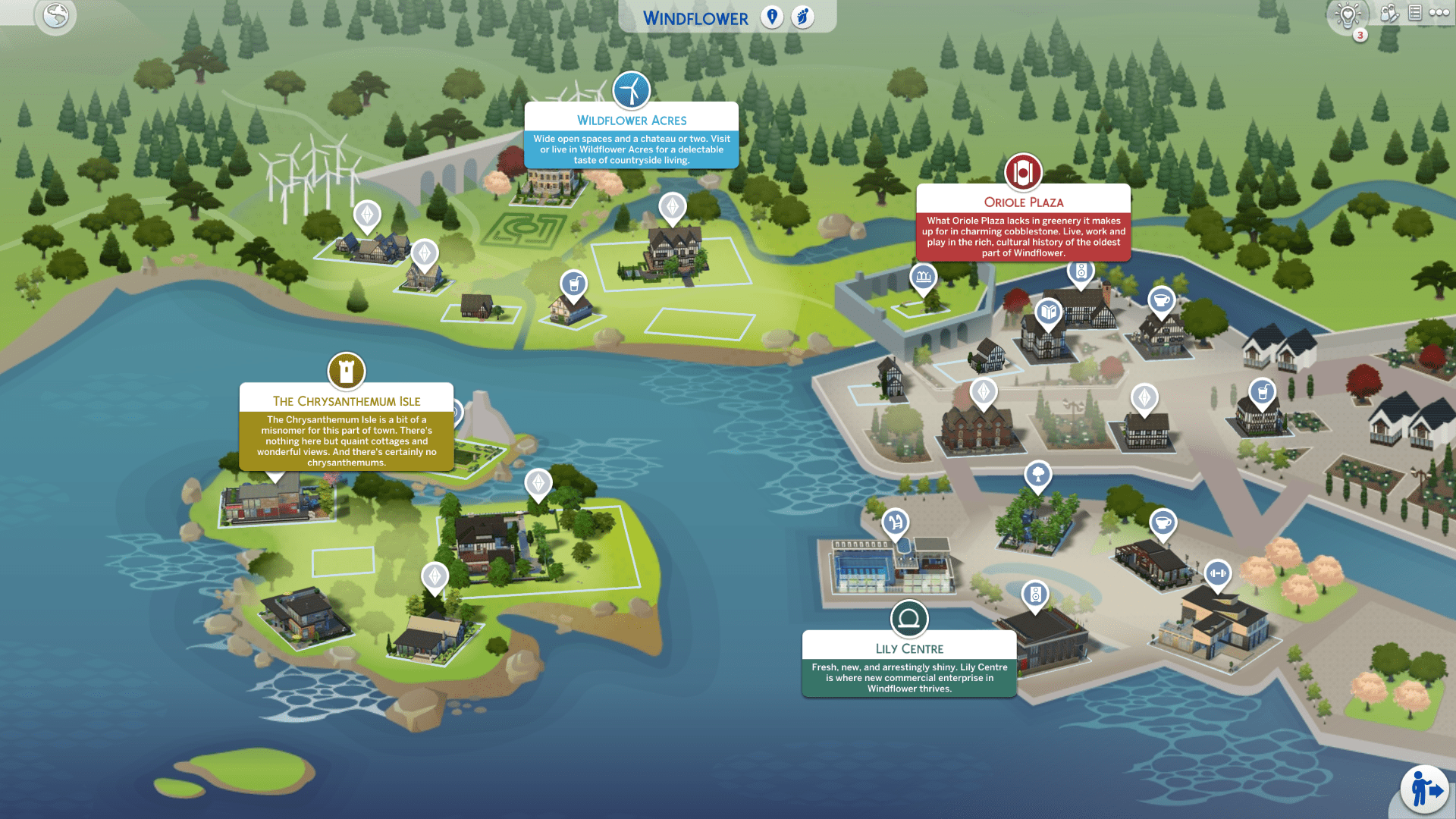
Task: Open the manage households icon
Action: coord(1389,13)
